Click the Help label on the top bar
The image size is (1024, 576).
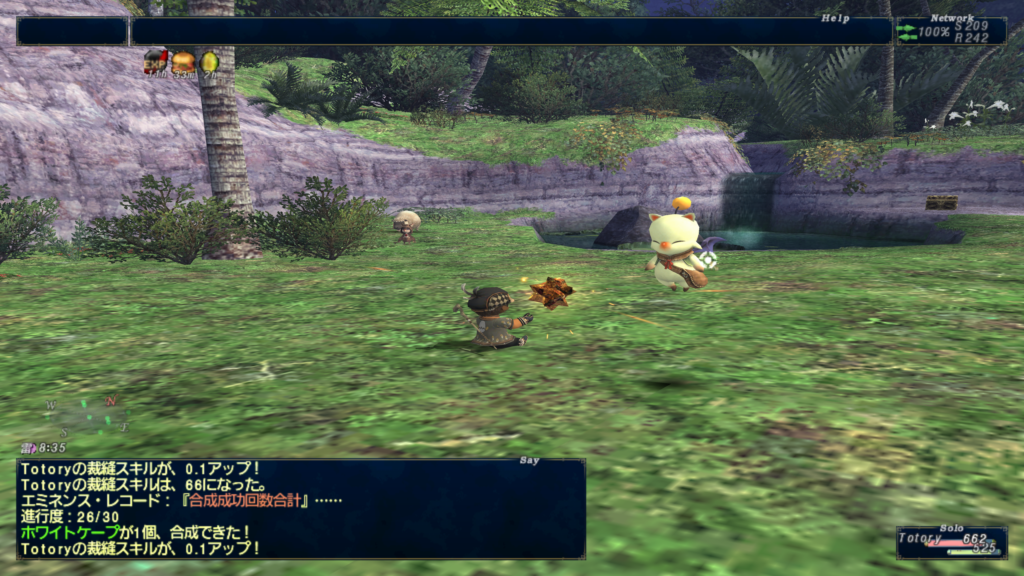coord(835,18)
